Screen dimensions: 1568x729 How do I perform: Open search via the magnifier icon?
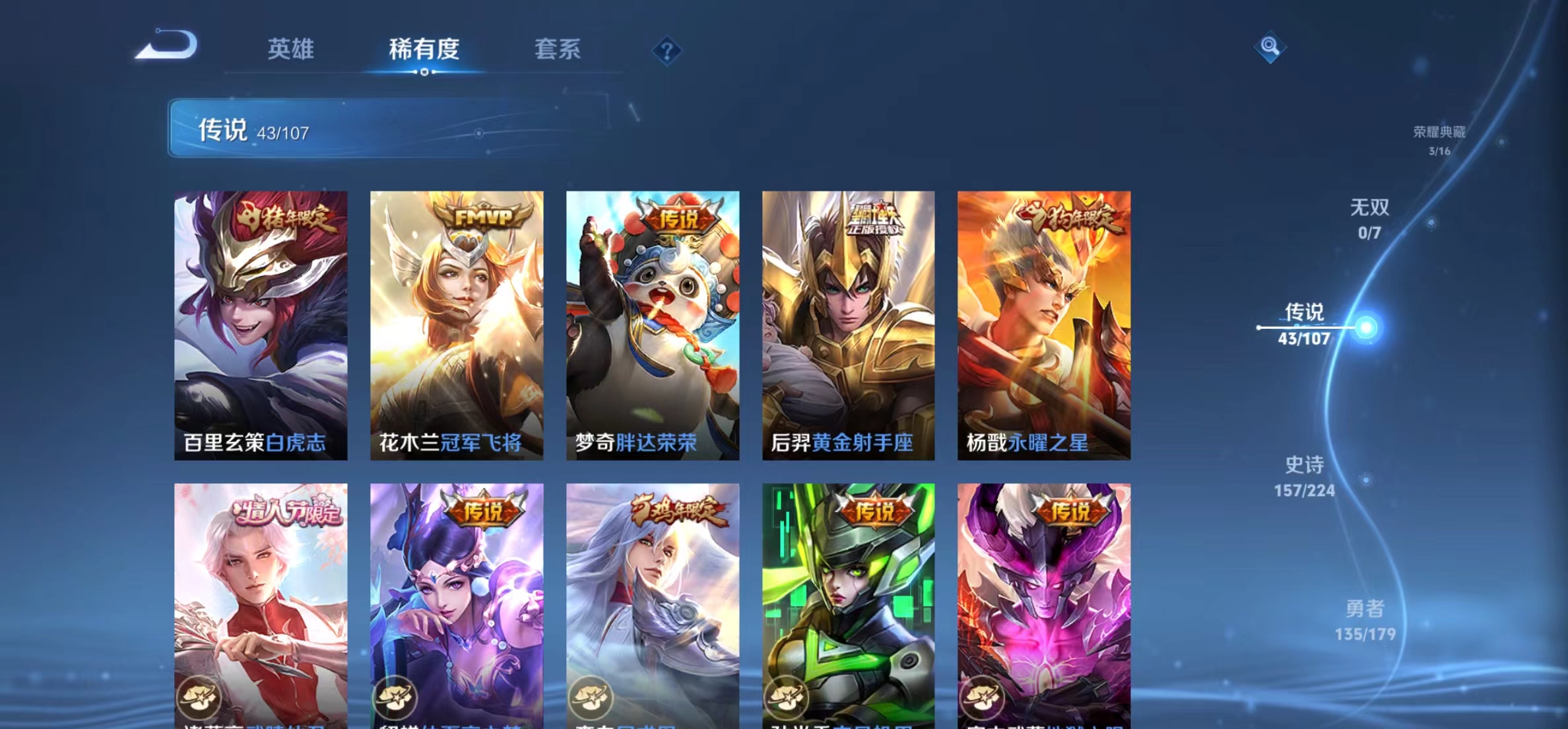pos(1270,48)
